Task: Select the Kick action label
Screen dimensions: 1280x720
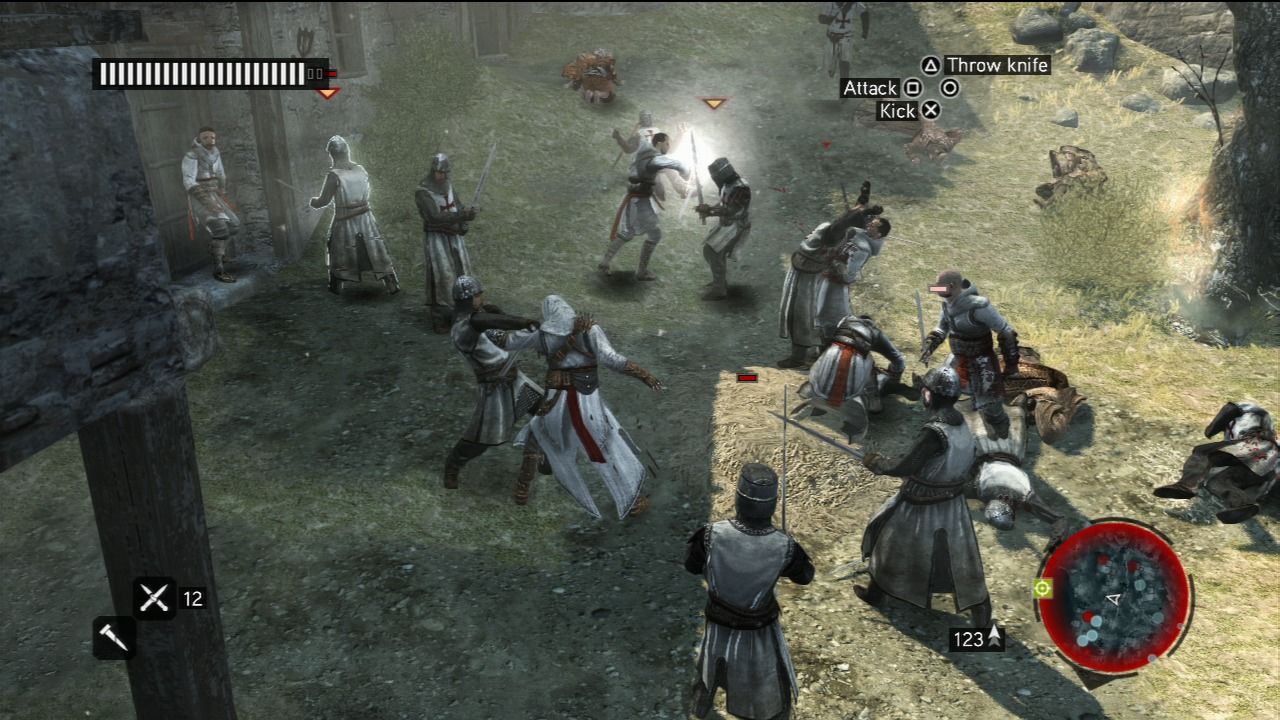Action: tap(897, 110)
